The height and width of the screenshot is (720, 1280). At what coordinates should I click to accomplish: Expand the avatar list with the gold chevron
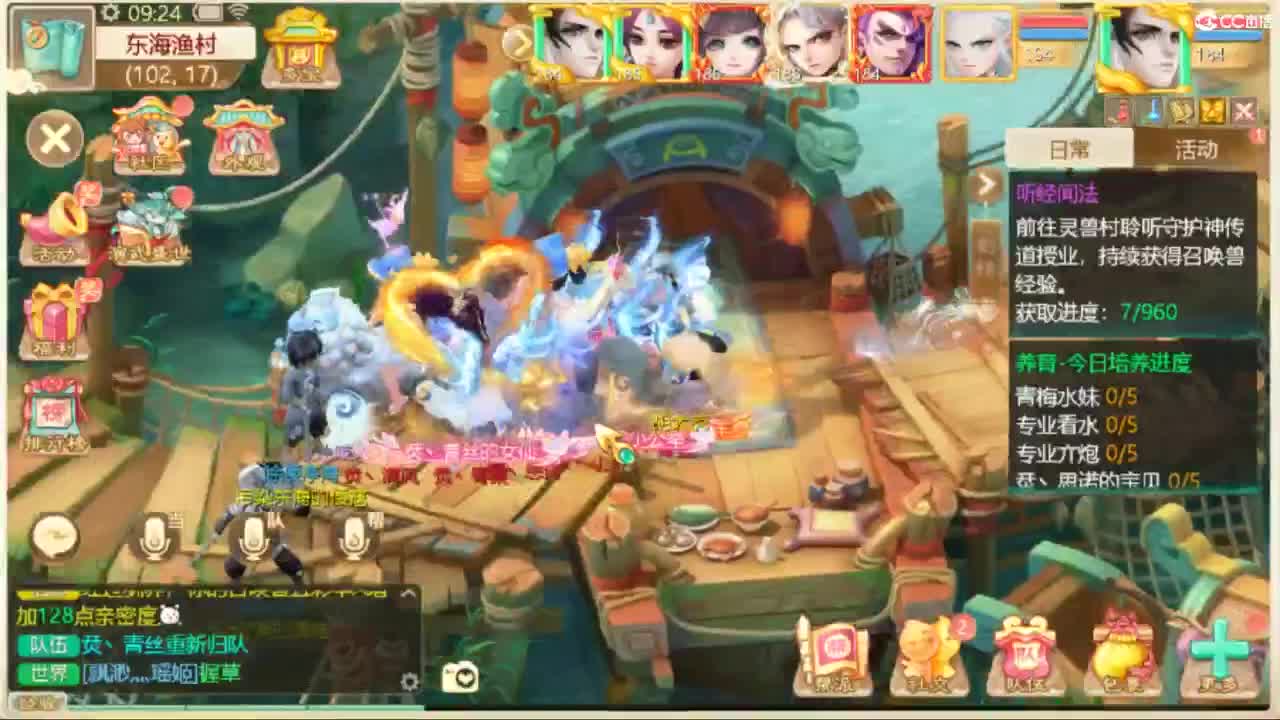[519, 45]
